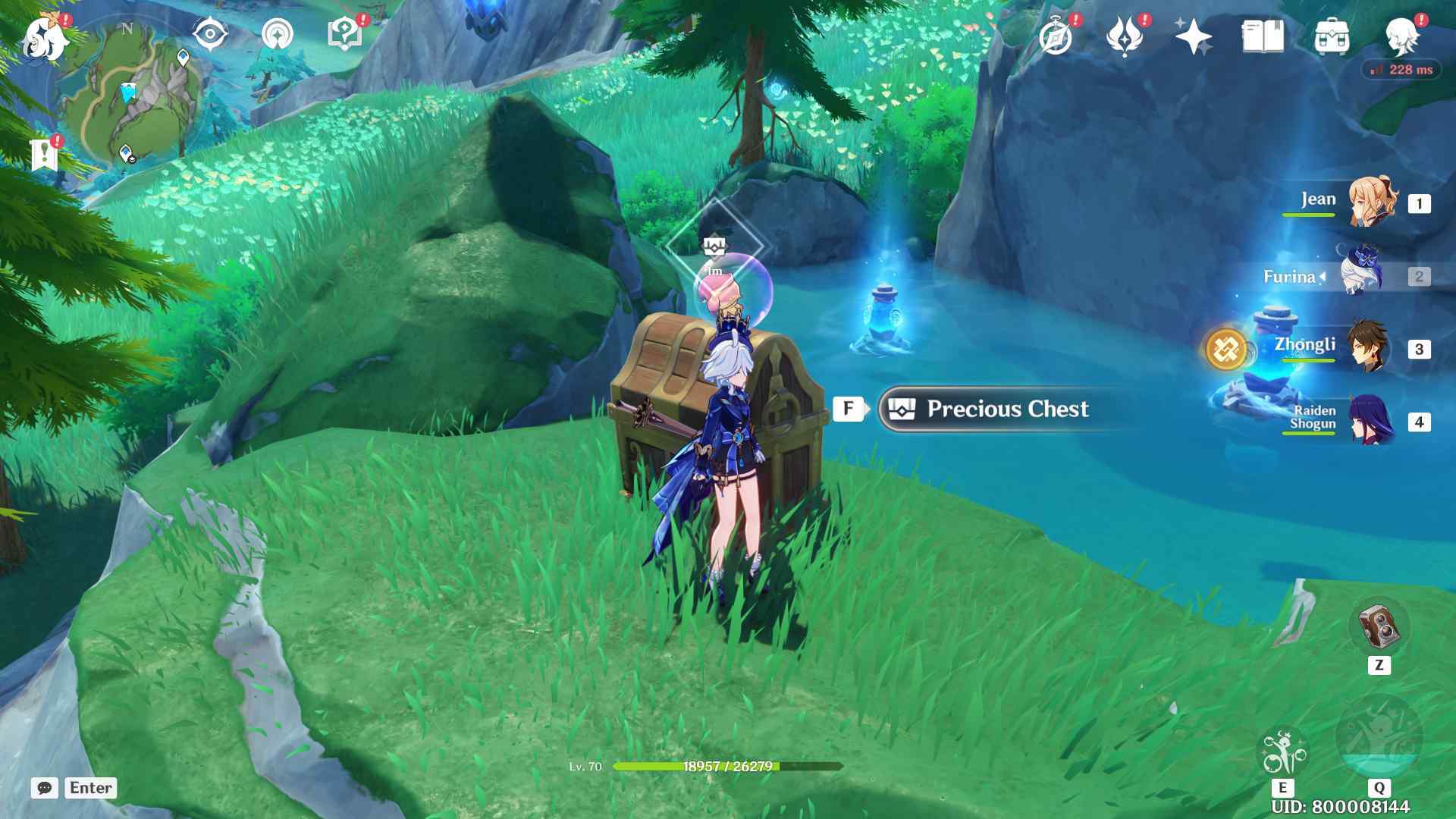Open the Wish sparkle star icon
1456x819 pixels.
pos(1192,36)
